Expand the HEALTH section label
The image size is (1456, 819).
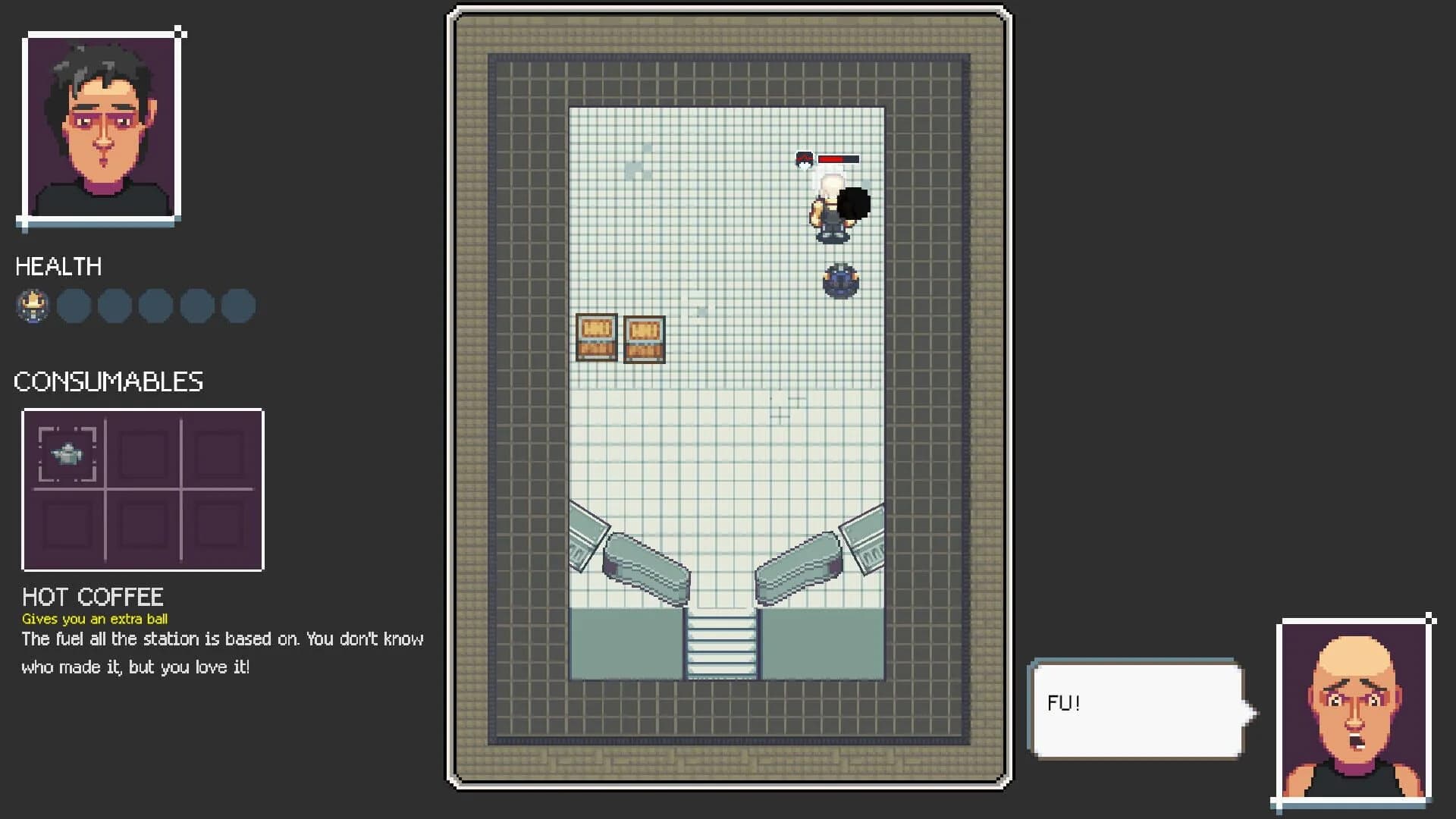[x=58, y=267]
